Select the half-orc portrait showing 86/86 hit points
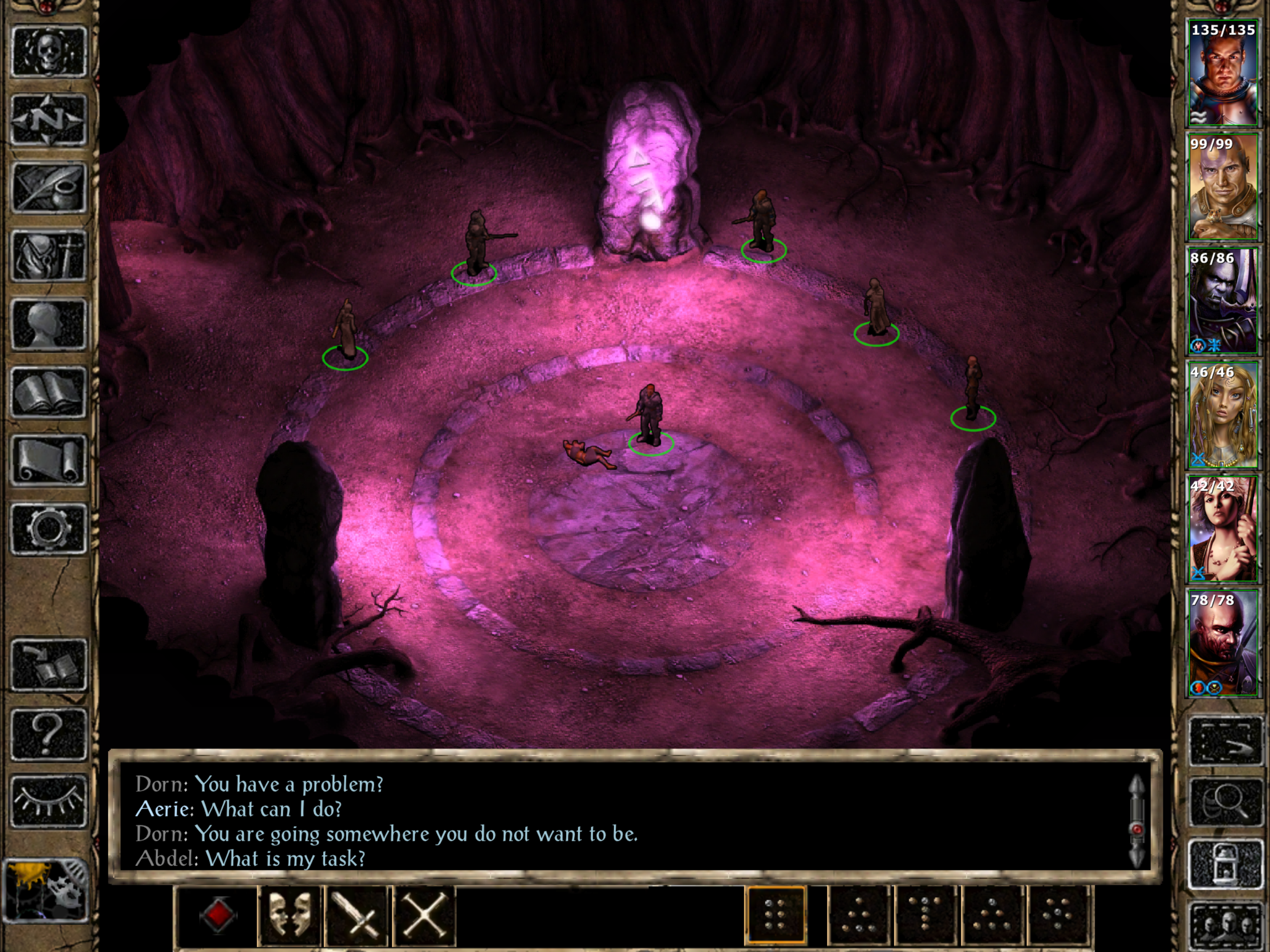 pyautogui.click(x=1222, y=301)
